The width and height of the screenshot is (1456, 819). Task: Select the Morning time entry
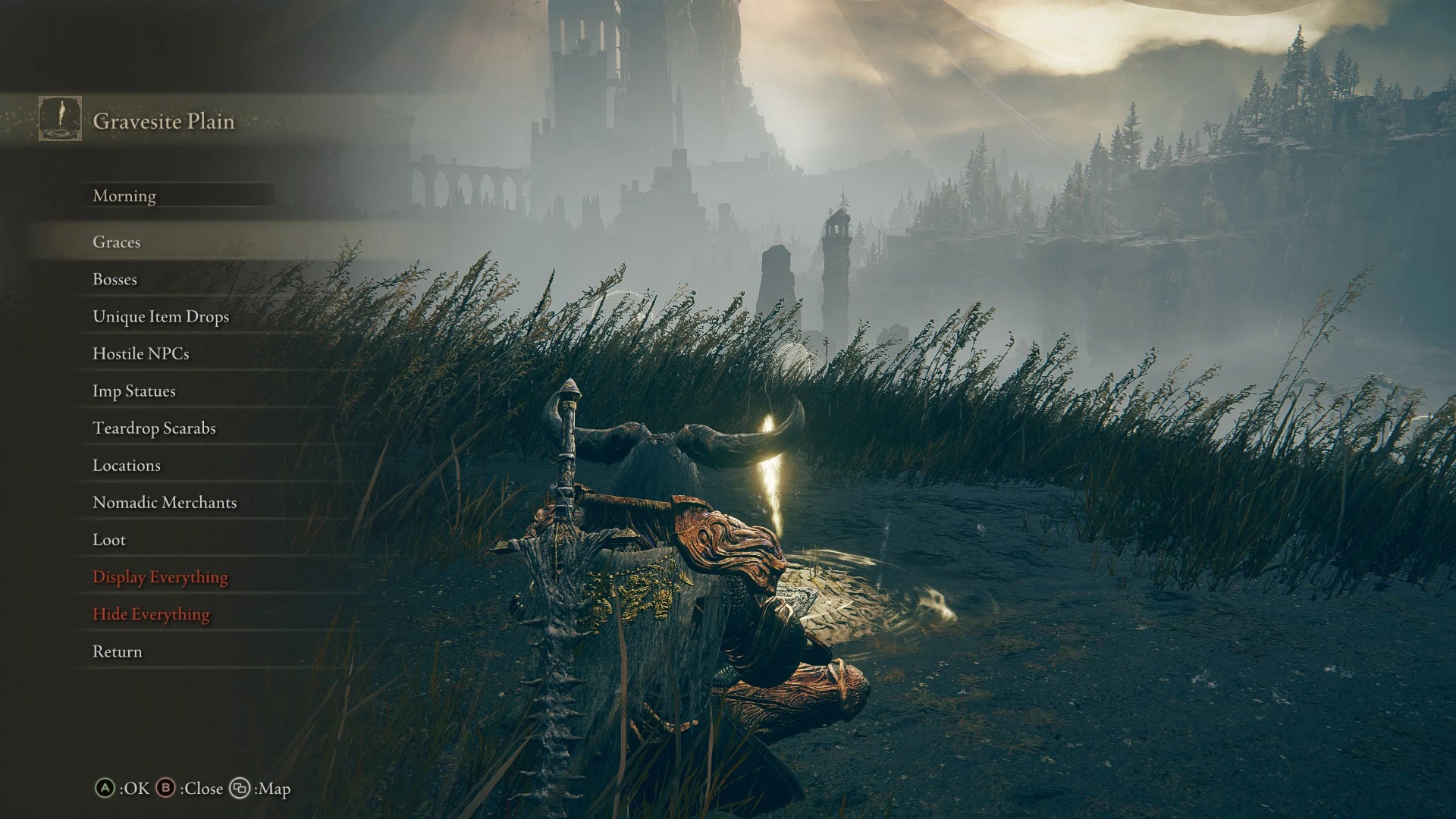(x=124, y=196)
